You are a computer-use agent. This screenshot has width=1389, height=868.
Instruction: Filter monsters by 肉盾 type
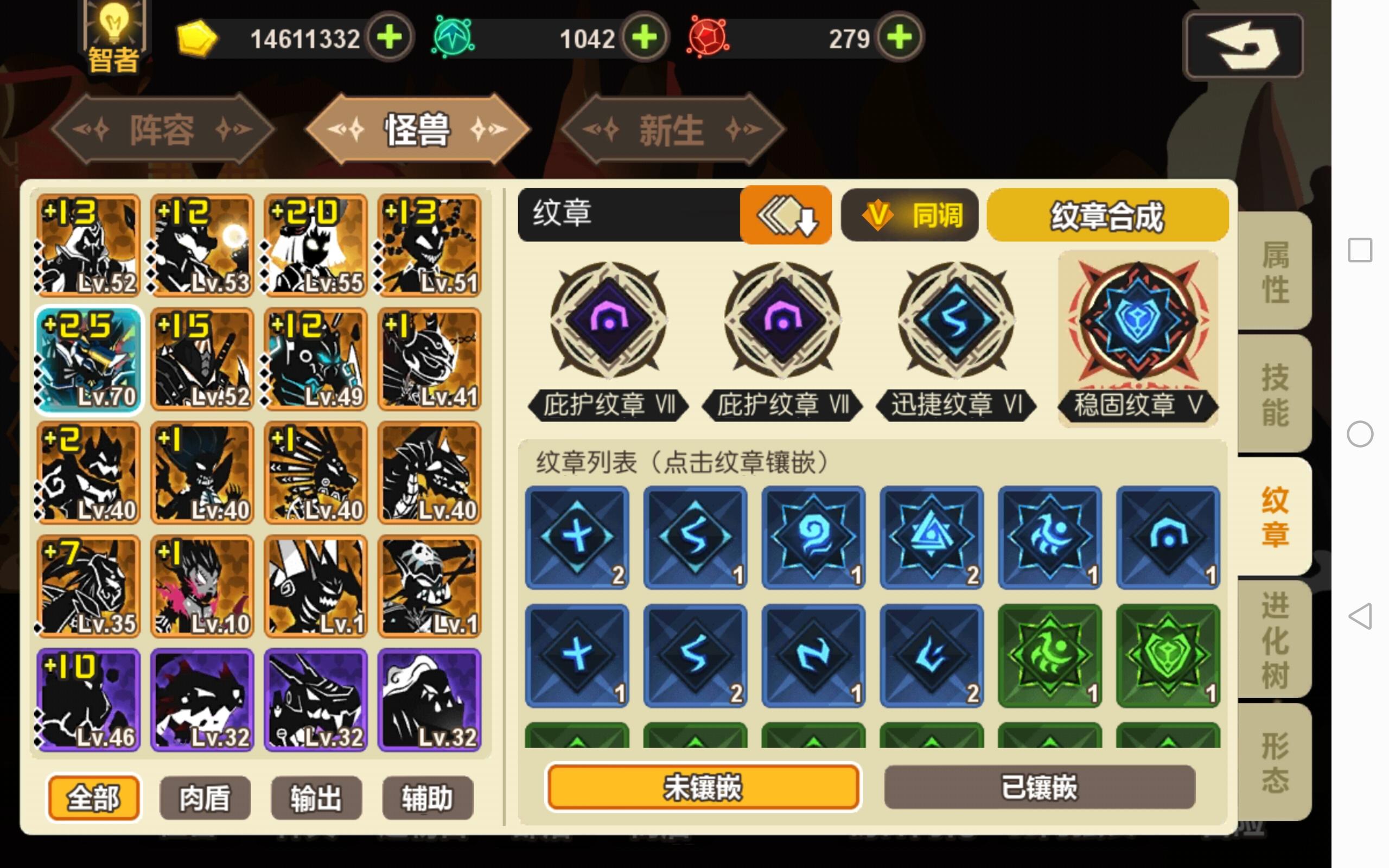pos(205,797)
